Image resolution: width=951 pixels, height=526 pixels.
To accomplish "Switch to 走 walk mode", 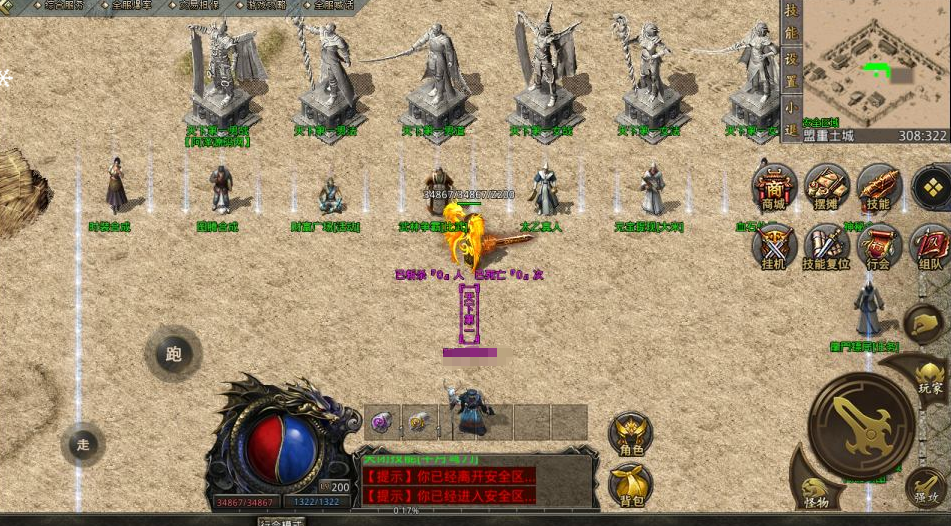I will pyautogui.click(x=83, y=444).
